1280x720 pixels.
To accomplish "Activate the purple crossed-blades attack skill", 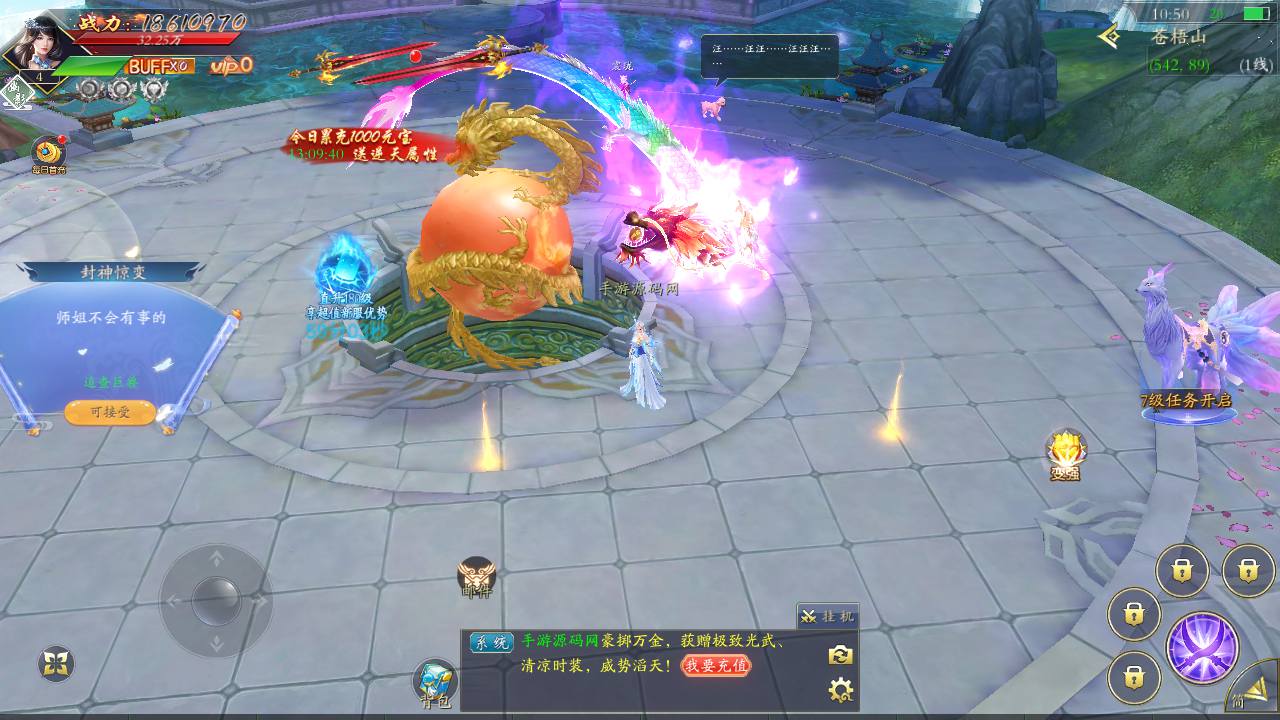I will tap(1201, 648).
